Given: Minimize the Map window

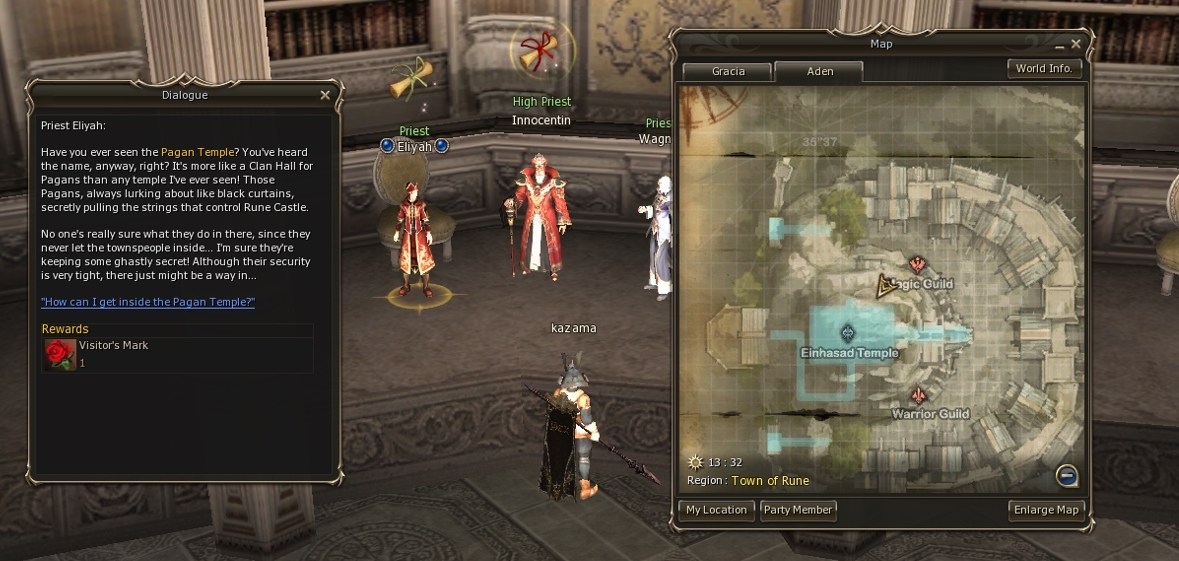Looking at the screenshot, I should [x=1060, y=46].
